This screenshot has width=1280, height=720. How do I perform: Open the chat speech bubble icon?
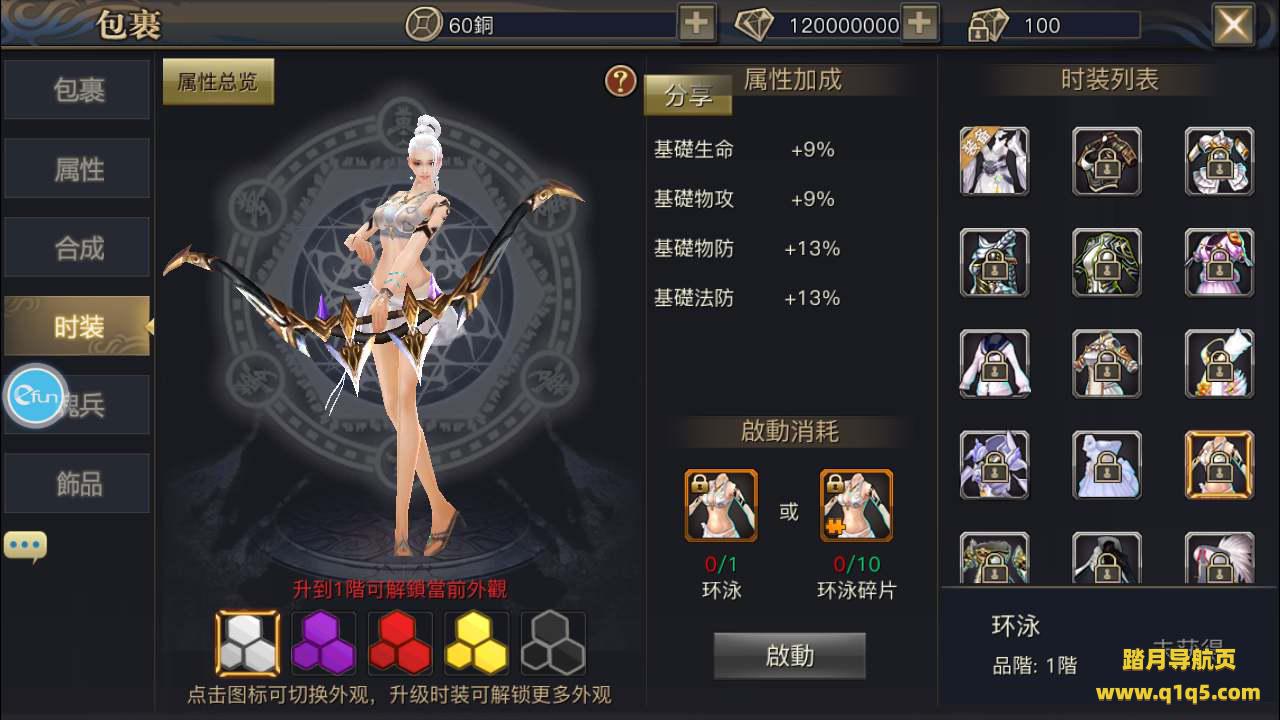tap(25, 546)
